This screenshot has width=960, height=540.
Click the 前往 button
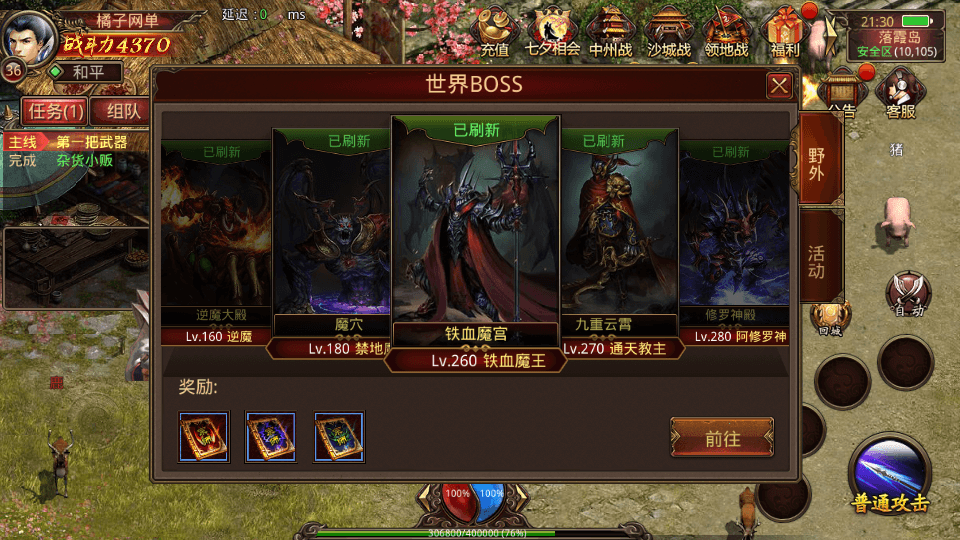721,438
